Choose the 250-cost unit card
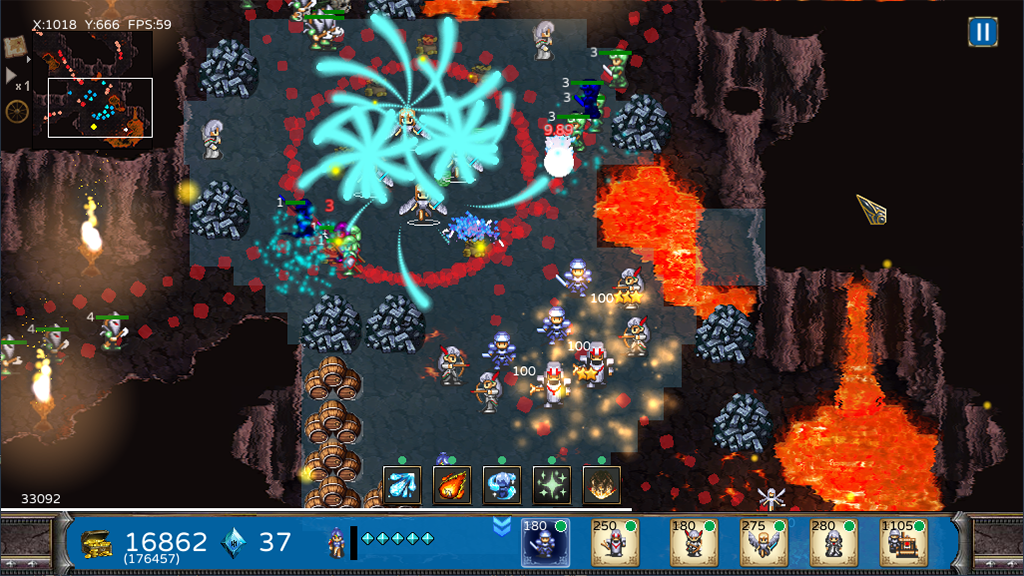 pos(615,543)
